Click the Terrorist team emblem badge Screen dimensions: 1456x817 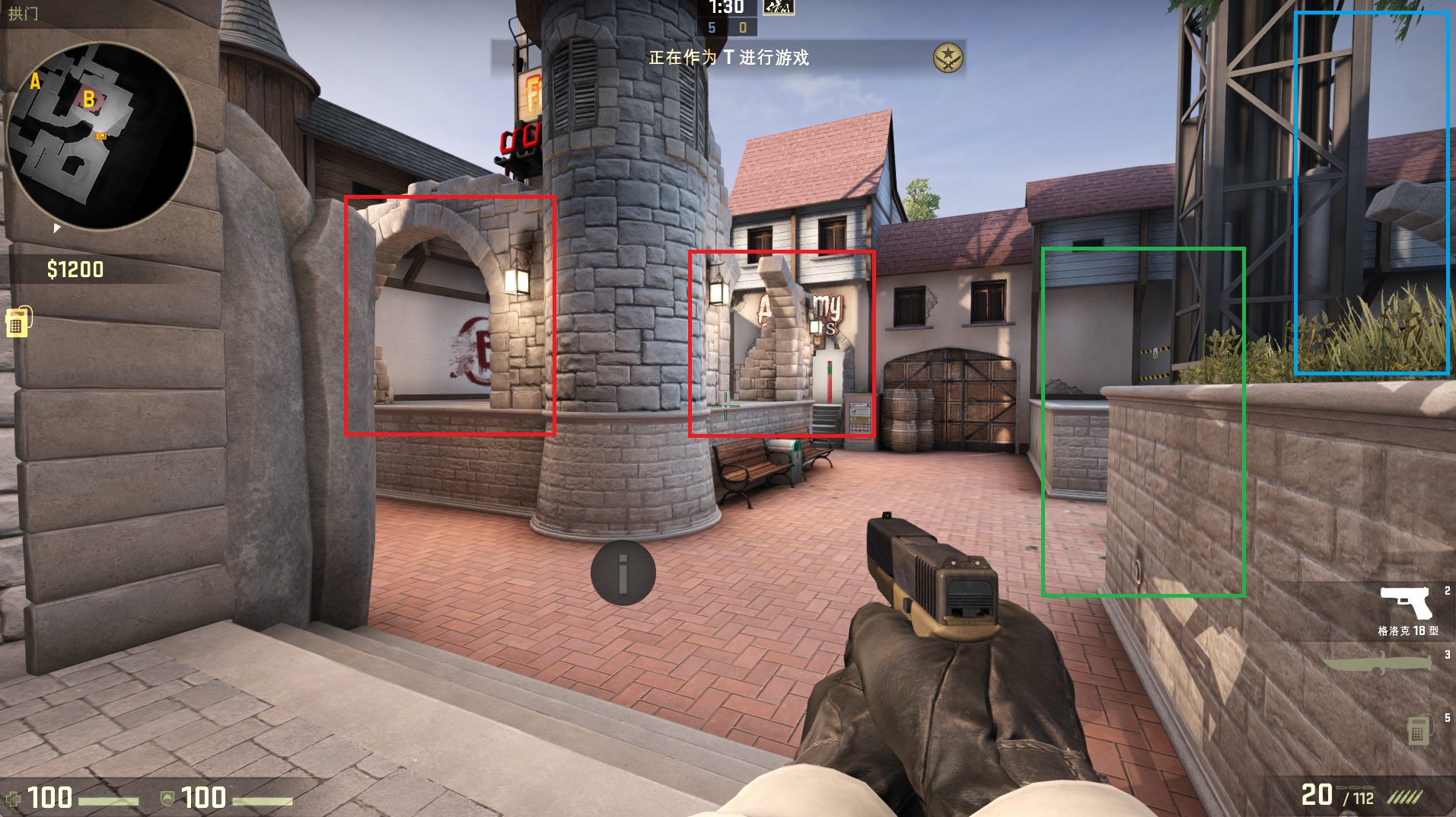click(947, 56)
